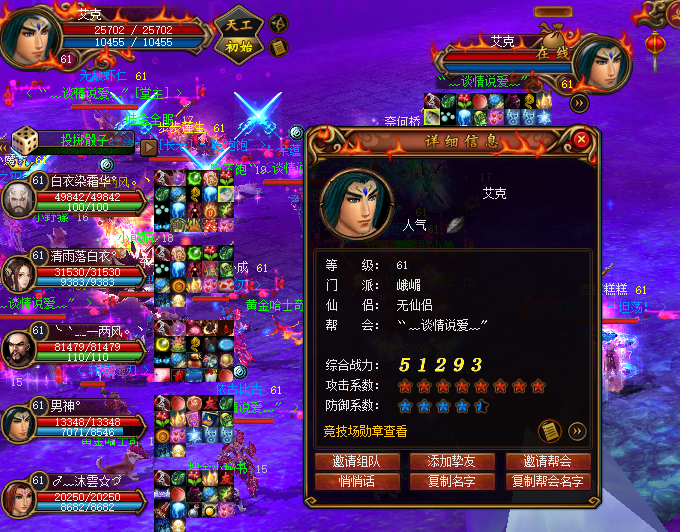Click the 邀请组队 invite-to-team button
This screenshot has width=680, height=532.
click(x=356, y=462)
